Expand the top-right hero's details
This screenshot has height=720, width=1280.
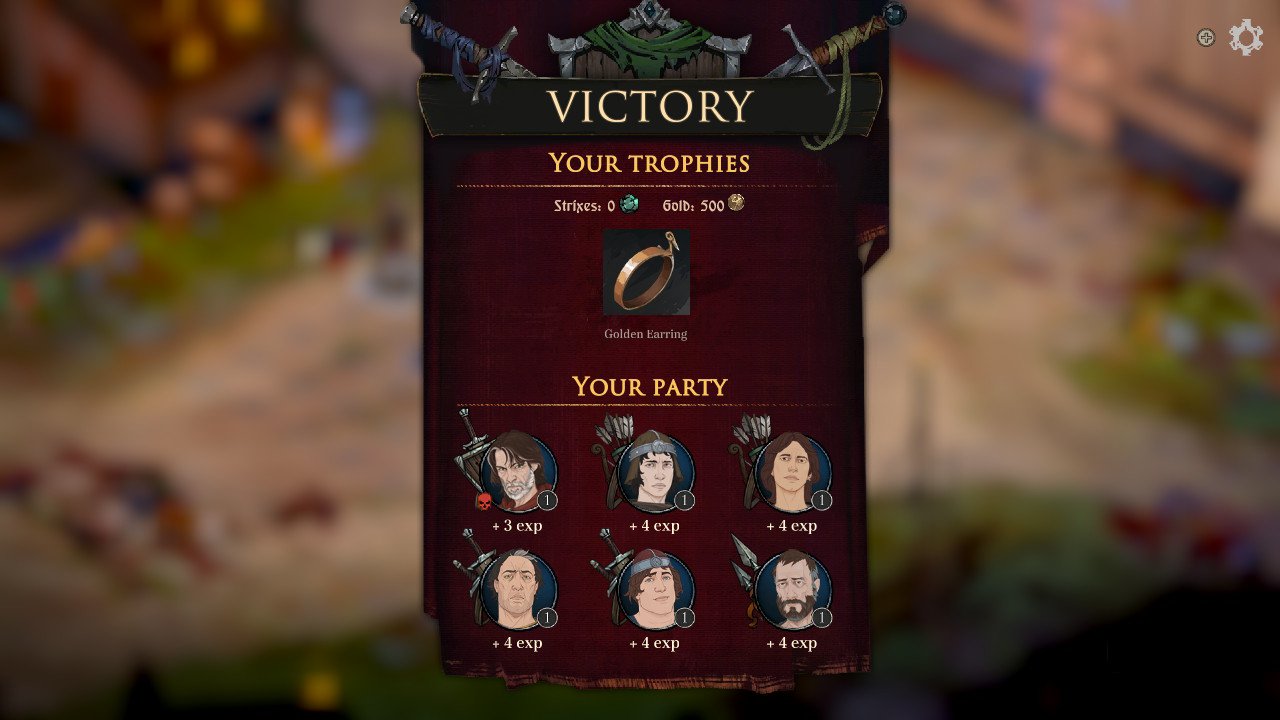coord(790,470)
